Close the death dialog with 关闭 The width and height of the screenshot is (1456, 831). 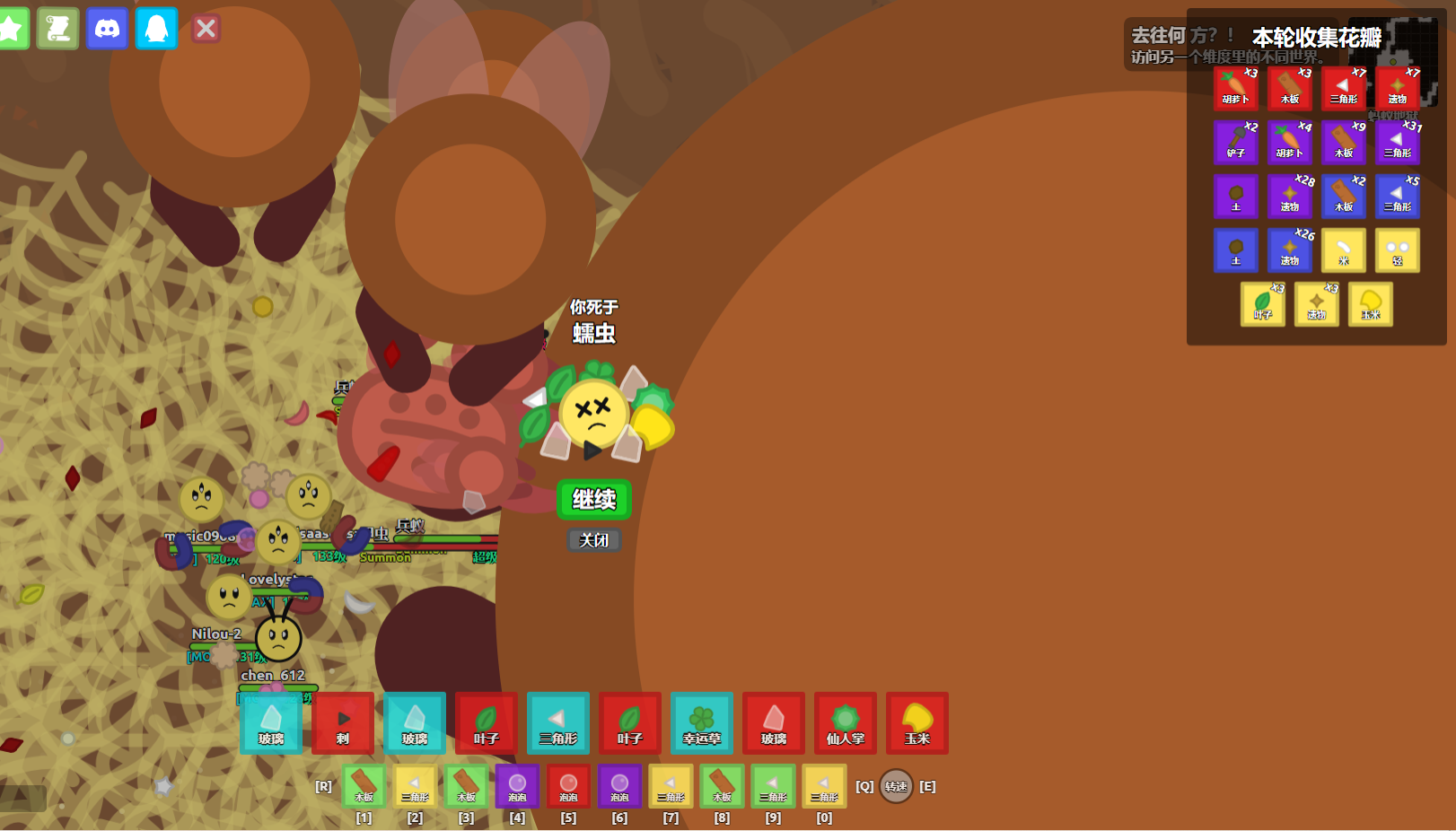[x=593, y=540]
